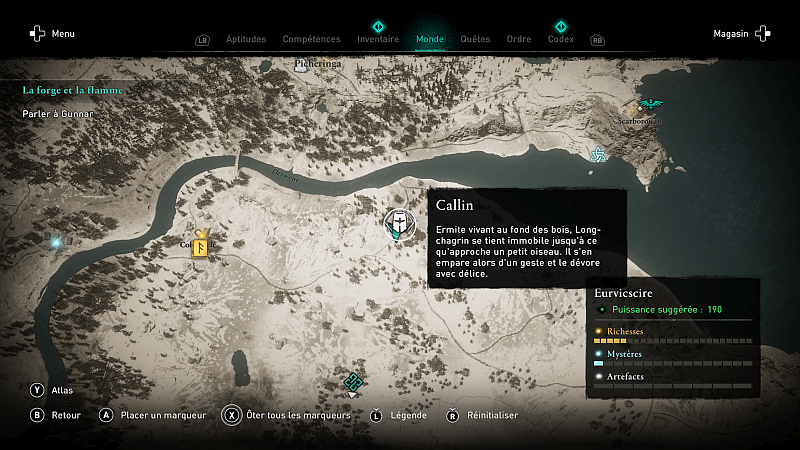
Task: Show the map Légende
Action: [399, 415]
